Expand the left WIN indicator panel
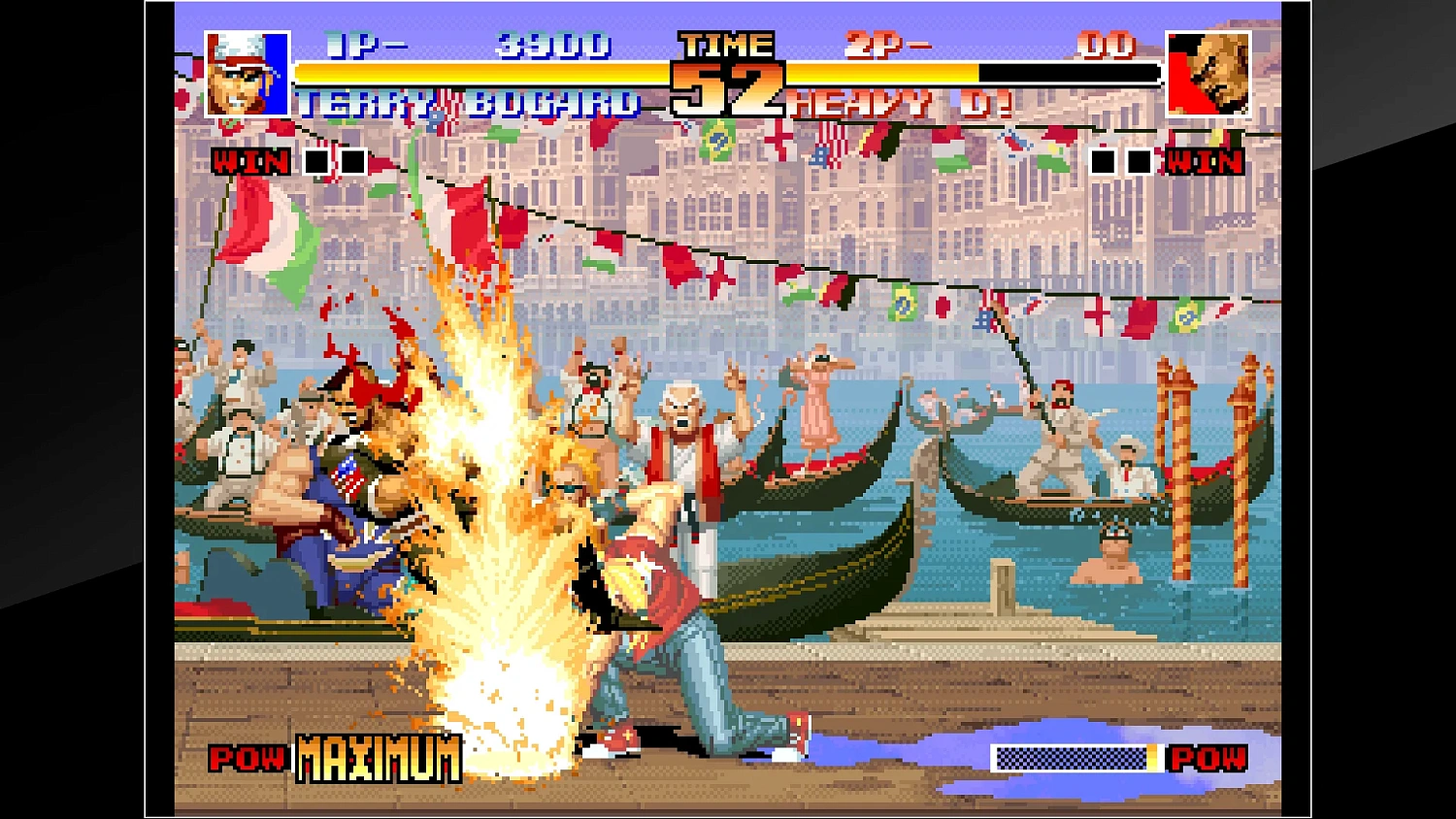Image resolution: width=1456 pixels, height=819 pixels. (252, 161)
